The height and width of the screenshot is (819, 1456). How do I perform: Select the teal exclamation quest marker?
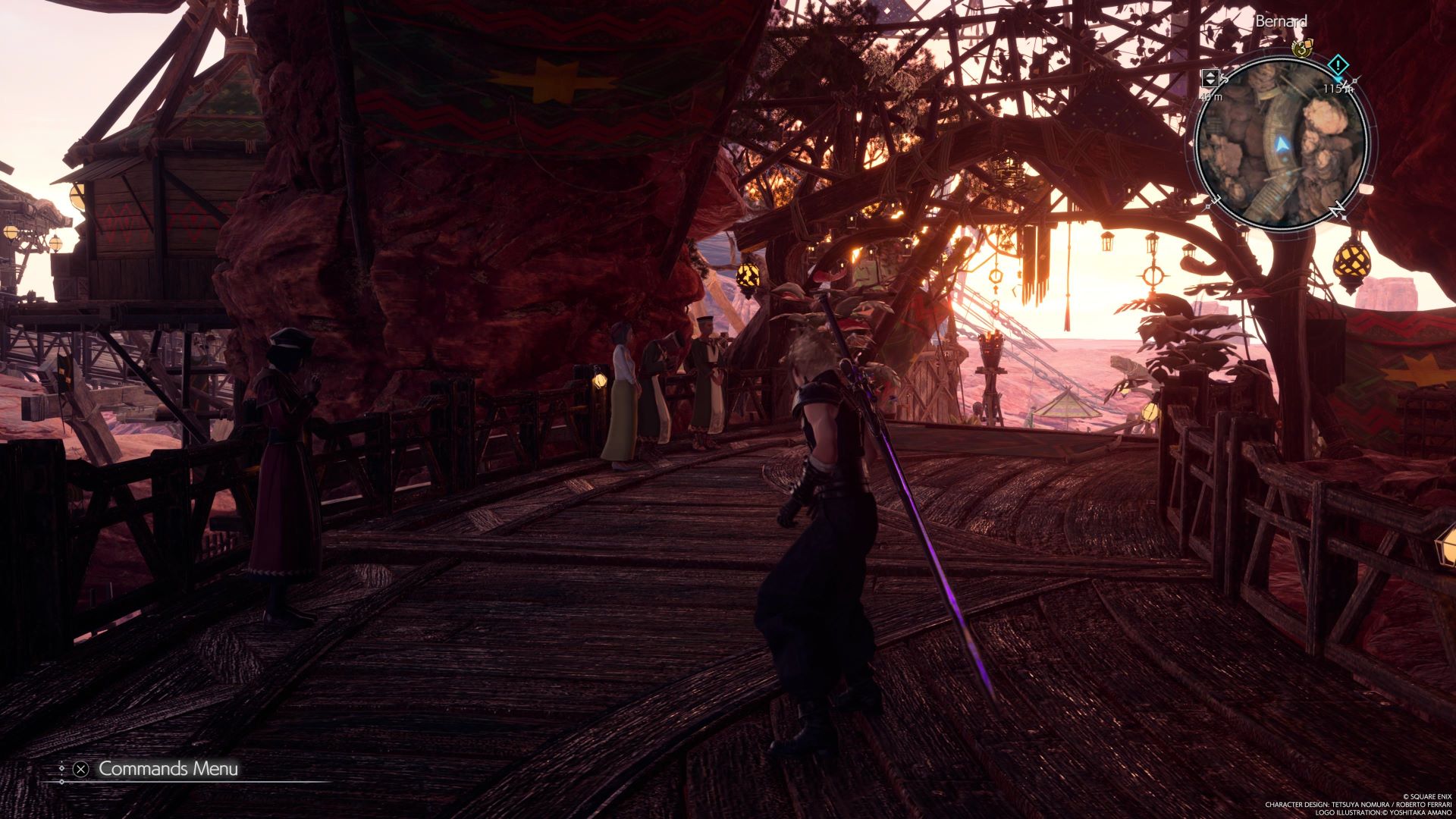[1339, 64]
